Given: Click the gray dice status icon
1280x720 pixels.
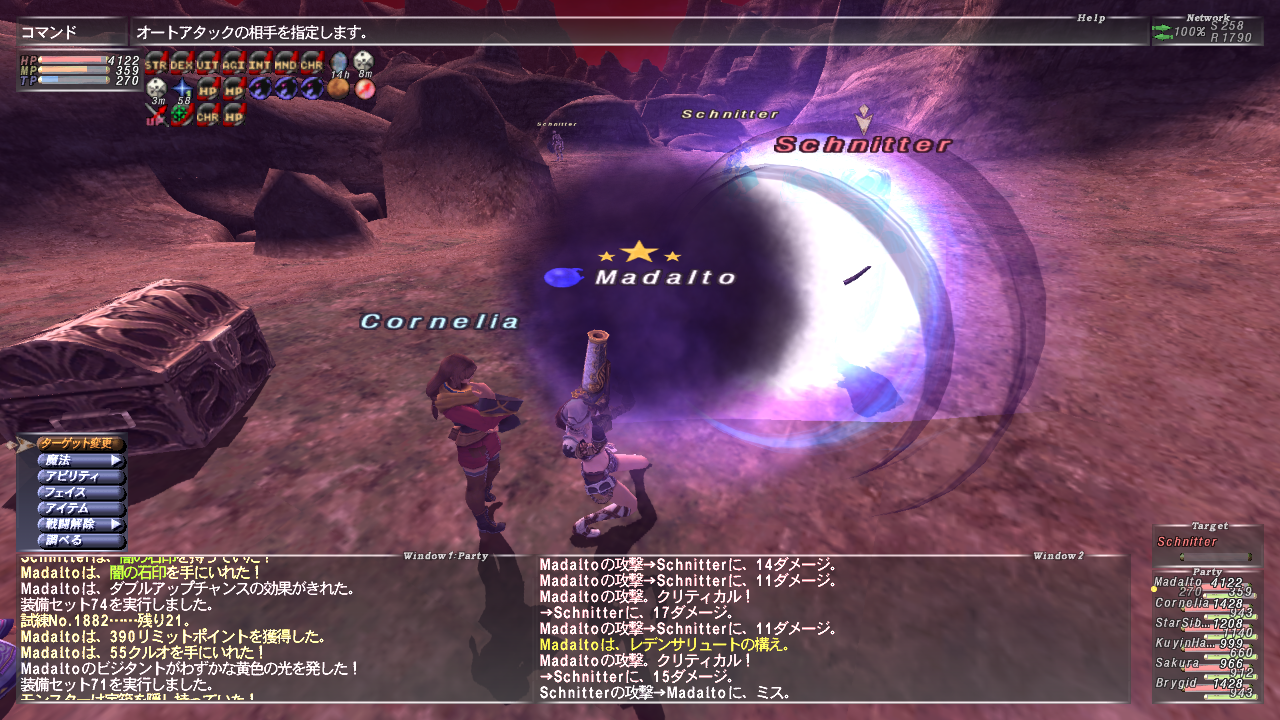Looking at the screenshot, I should (x=157, y=88).
